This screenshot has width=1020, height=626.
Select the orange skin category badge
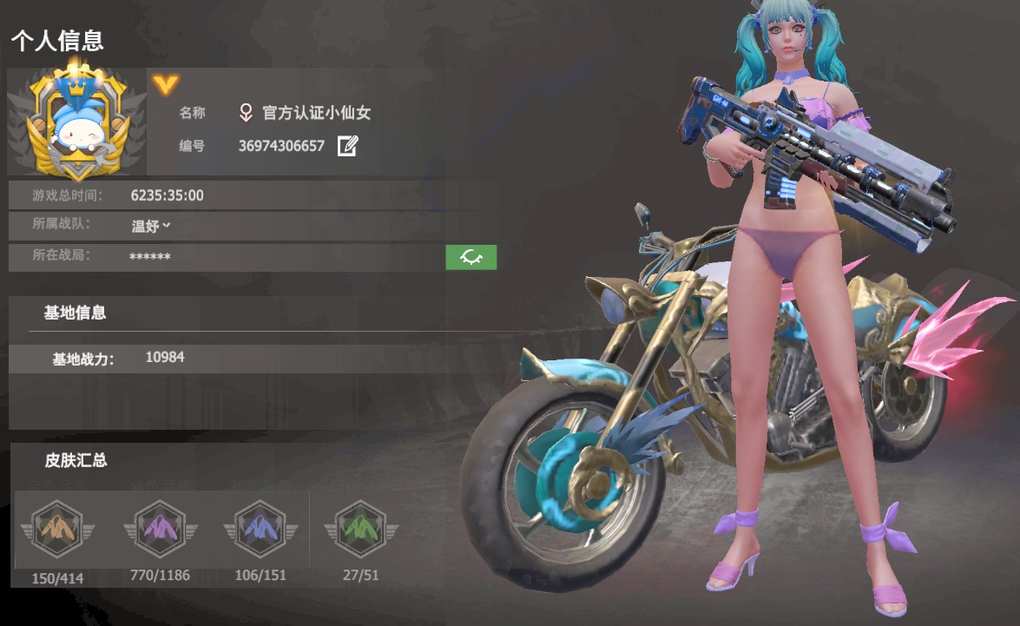[x=56, y=528]
